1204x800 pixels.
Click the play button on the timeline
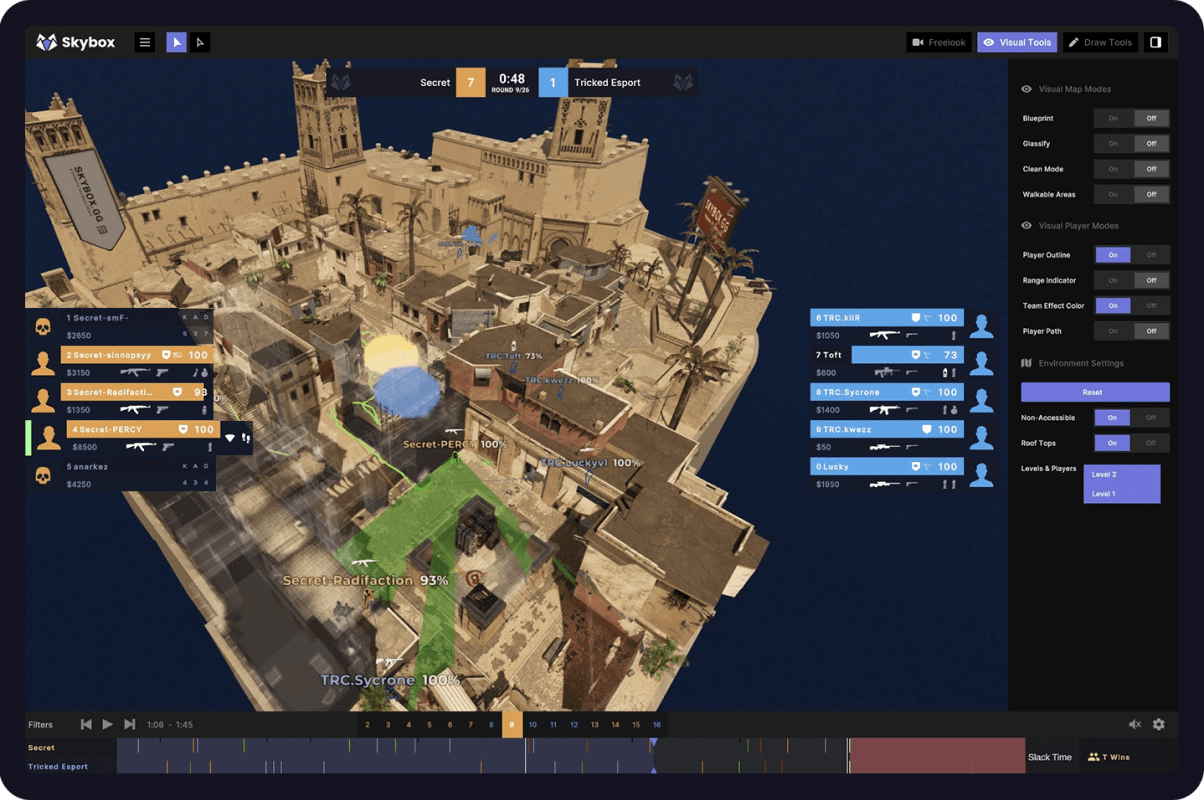coord(108,724)
